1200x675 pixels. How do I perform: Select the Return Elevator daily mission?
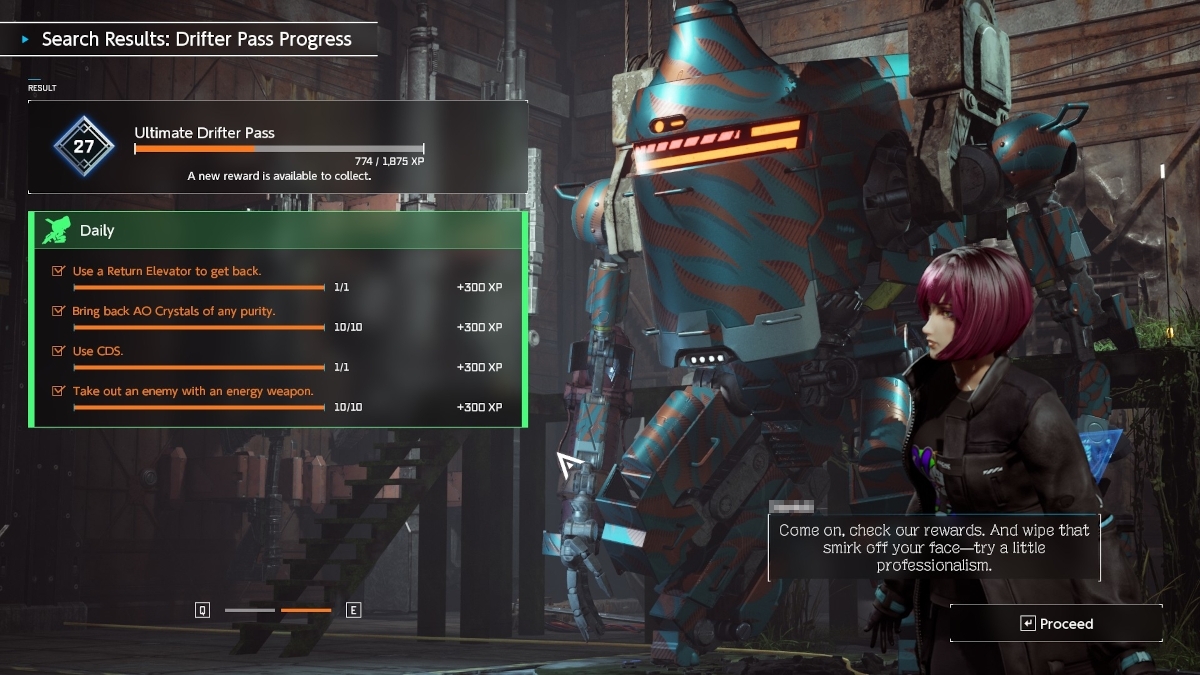(278, 278)
